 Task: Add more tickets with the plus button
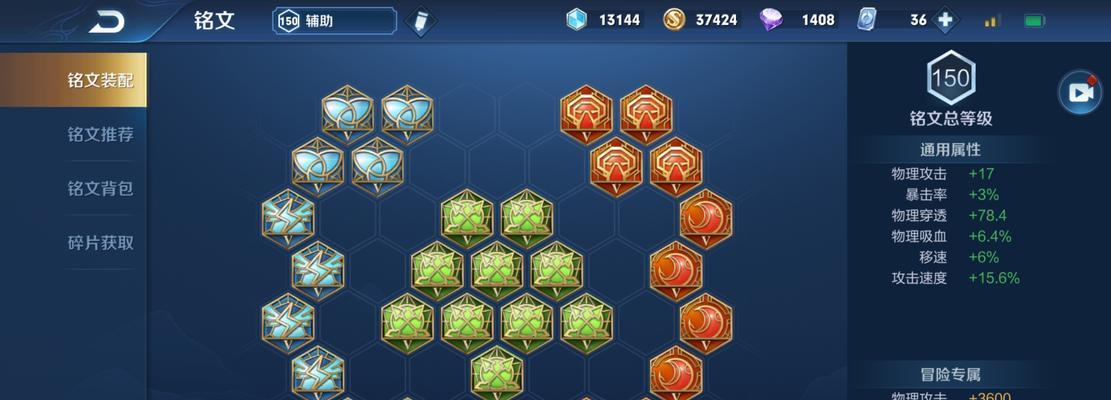pyautogui.click(x=943, y=20)
